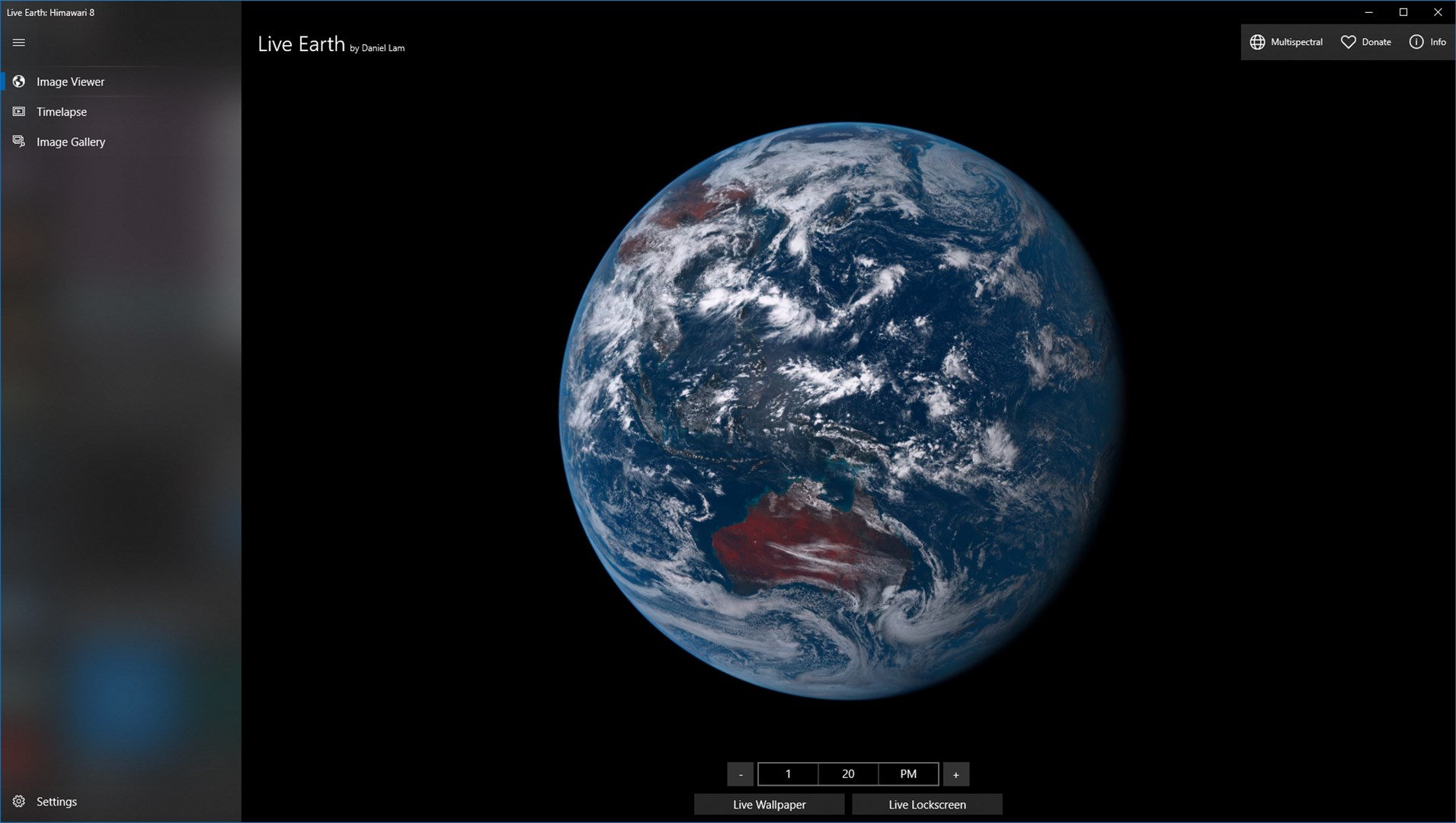Click the Live Wallpaper button
The width and height of the screenshot is (1456, 823).
pos(768,804)
